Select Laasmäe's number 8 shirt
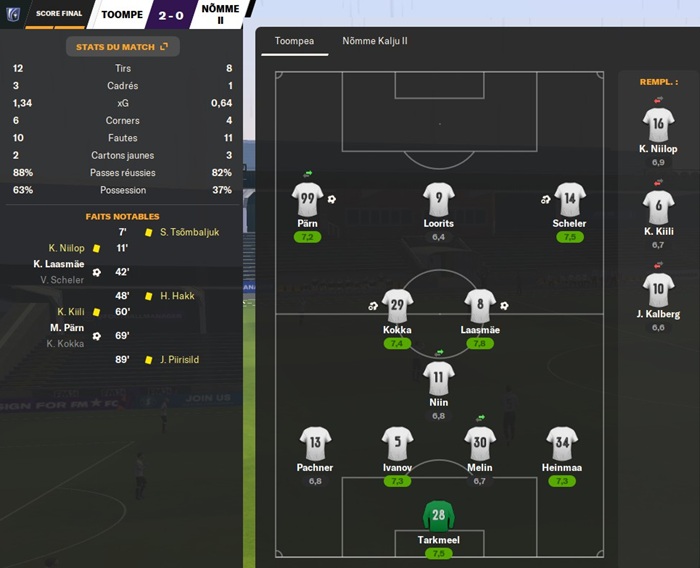The width and height of the screenshot is (700, 568). 480,305
